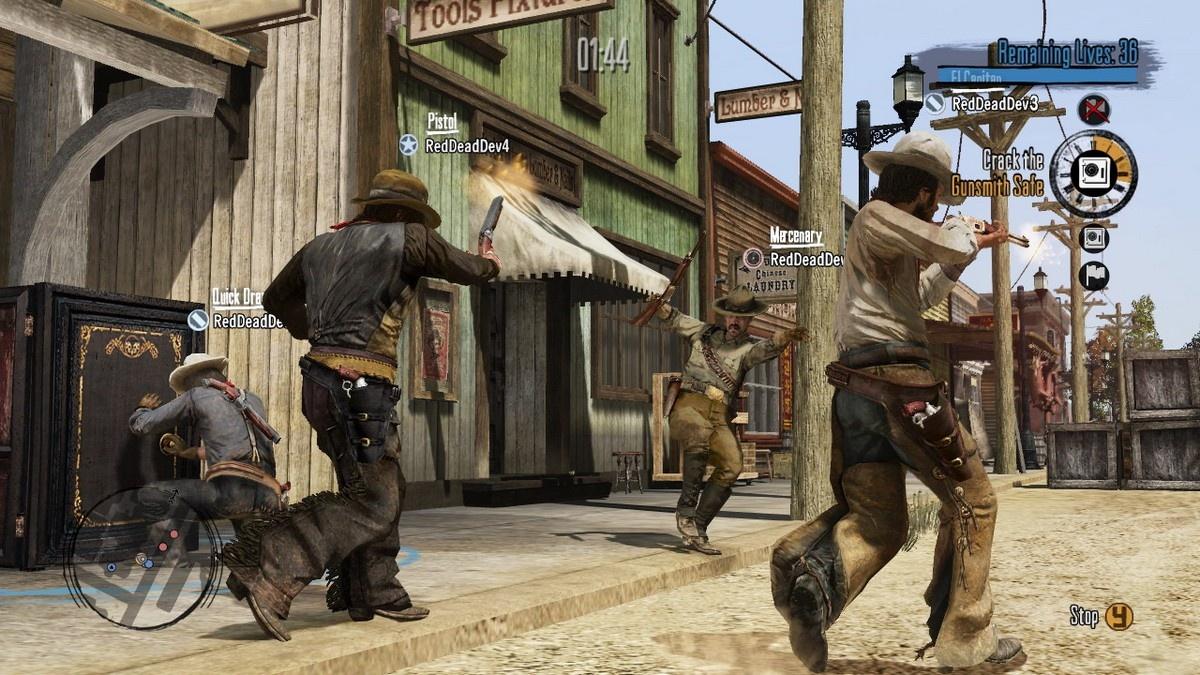
Task: Select the large safe dial objective icon
Action: click(x=1093, y=174)
